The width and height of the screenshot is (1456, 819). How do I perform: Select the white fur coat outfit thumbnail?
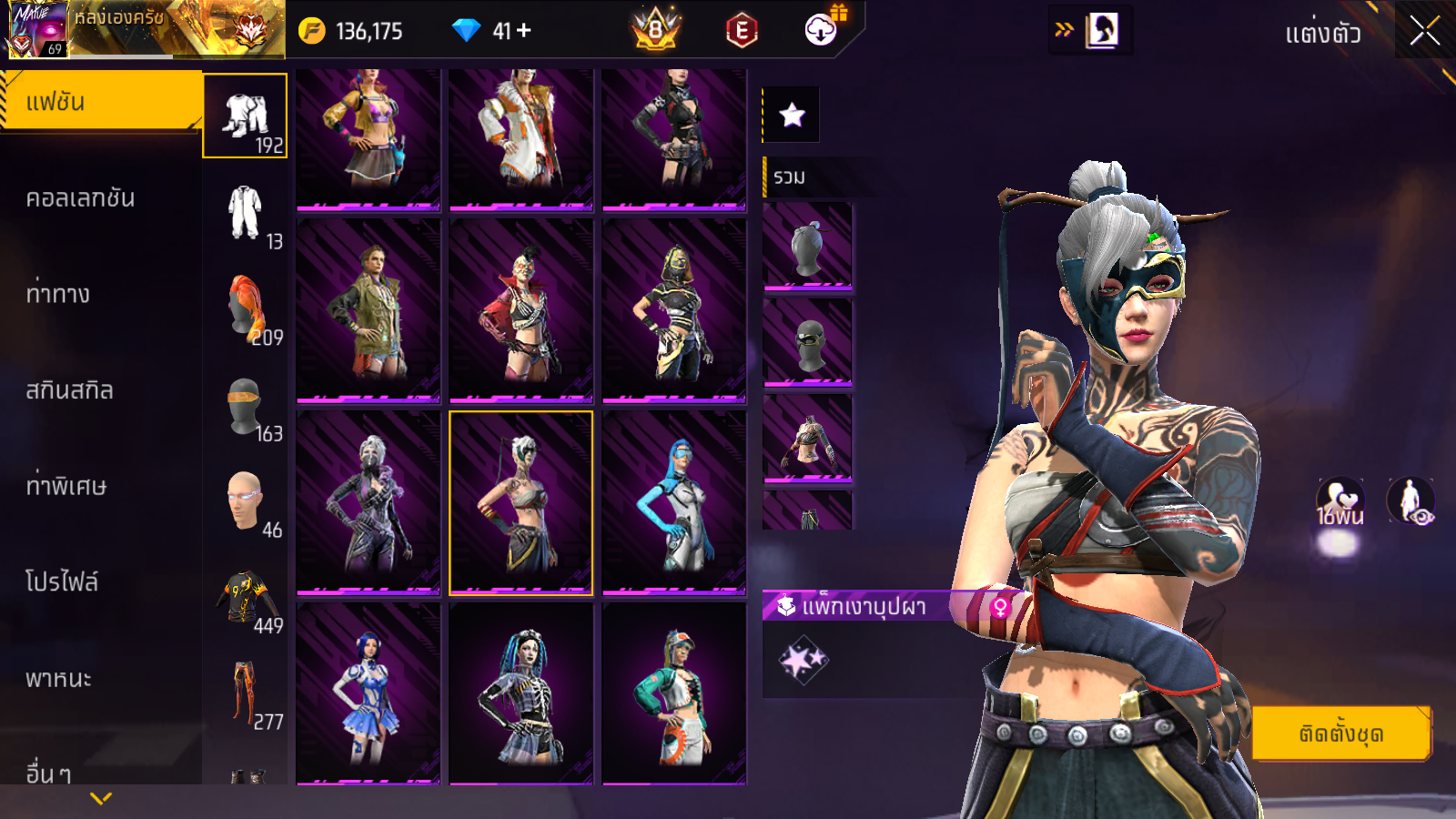click(521, 138)
